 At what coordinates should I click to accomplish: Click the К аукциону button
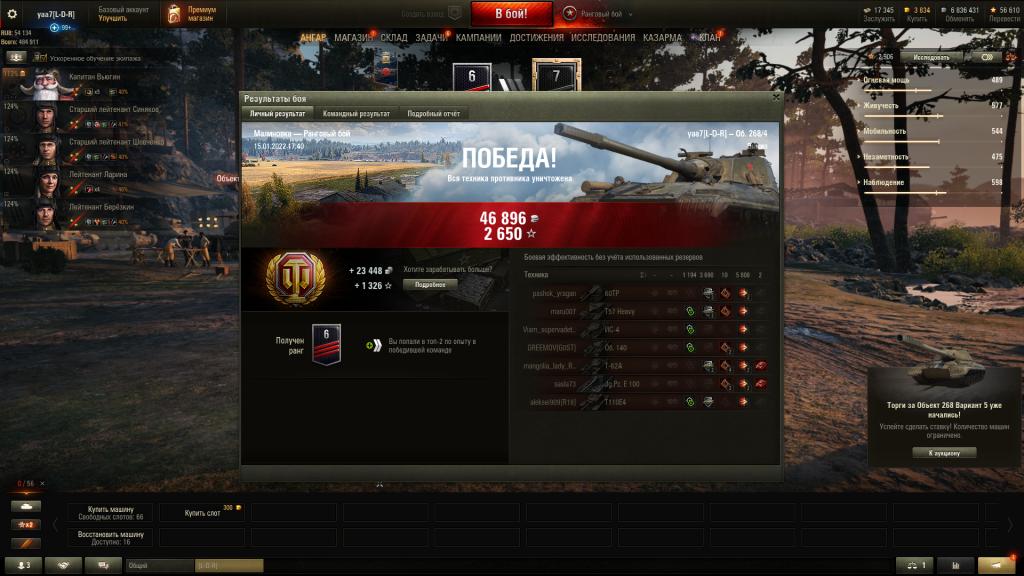[x=943, y=452]
